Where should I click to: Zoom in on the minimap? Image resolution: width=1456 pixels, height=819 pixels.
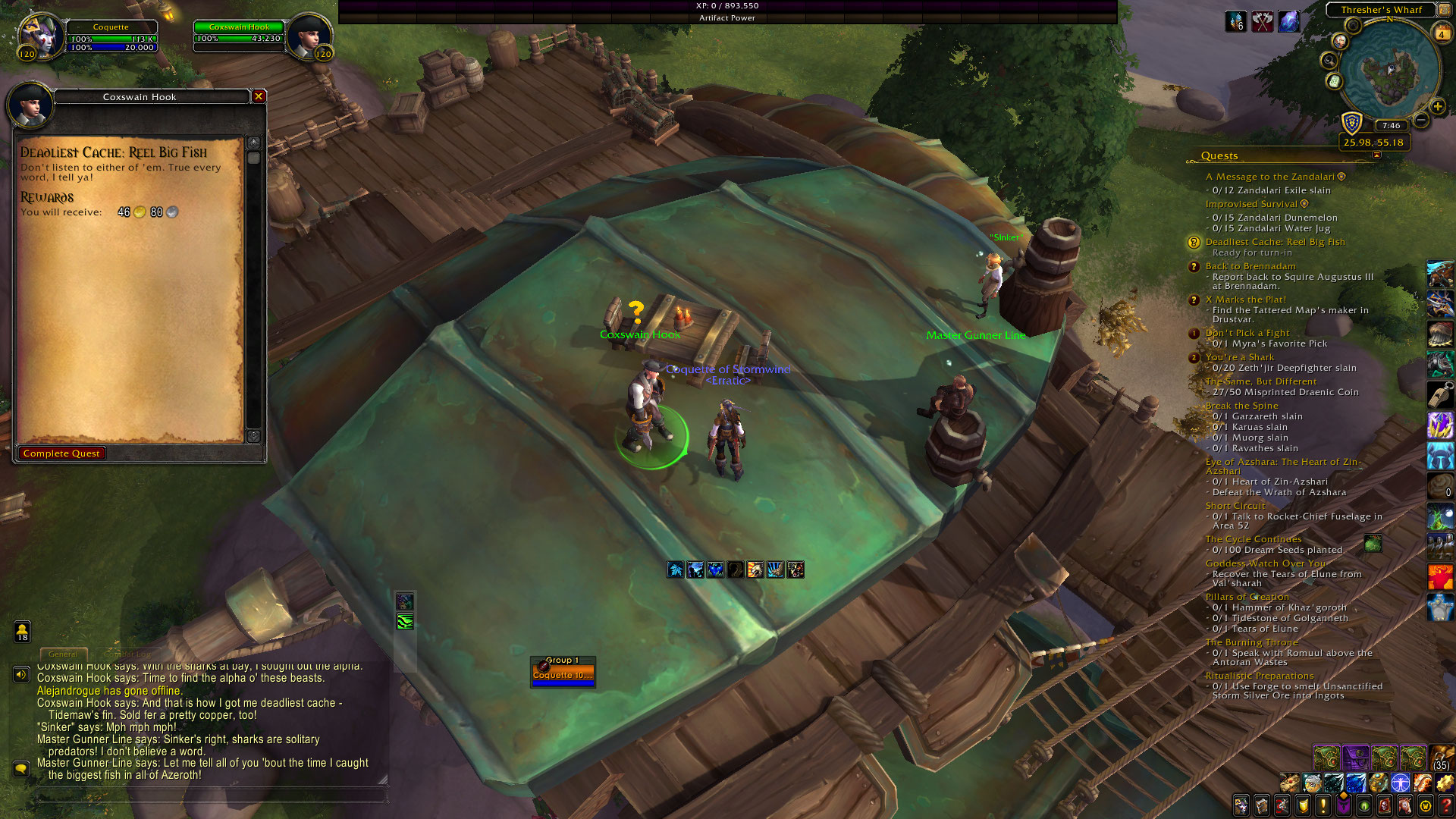tap(1437, 106)
